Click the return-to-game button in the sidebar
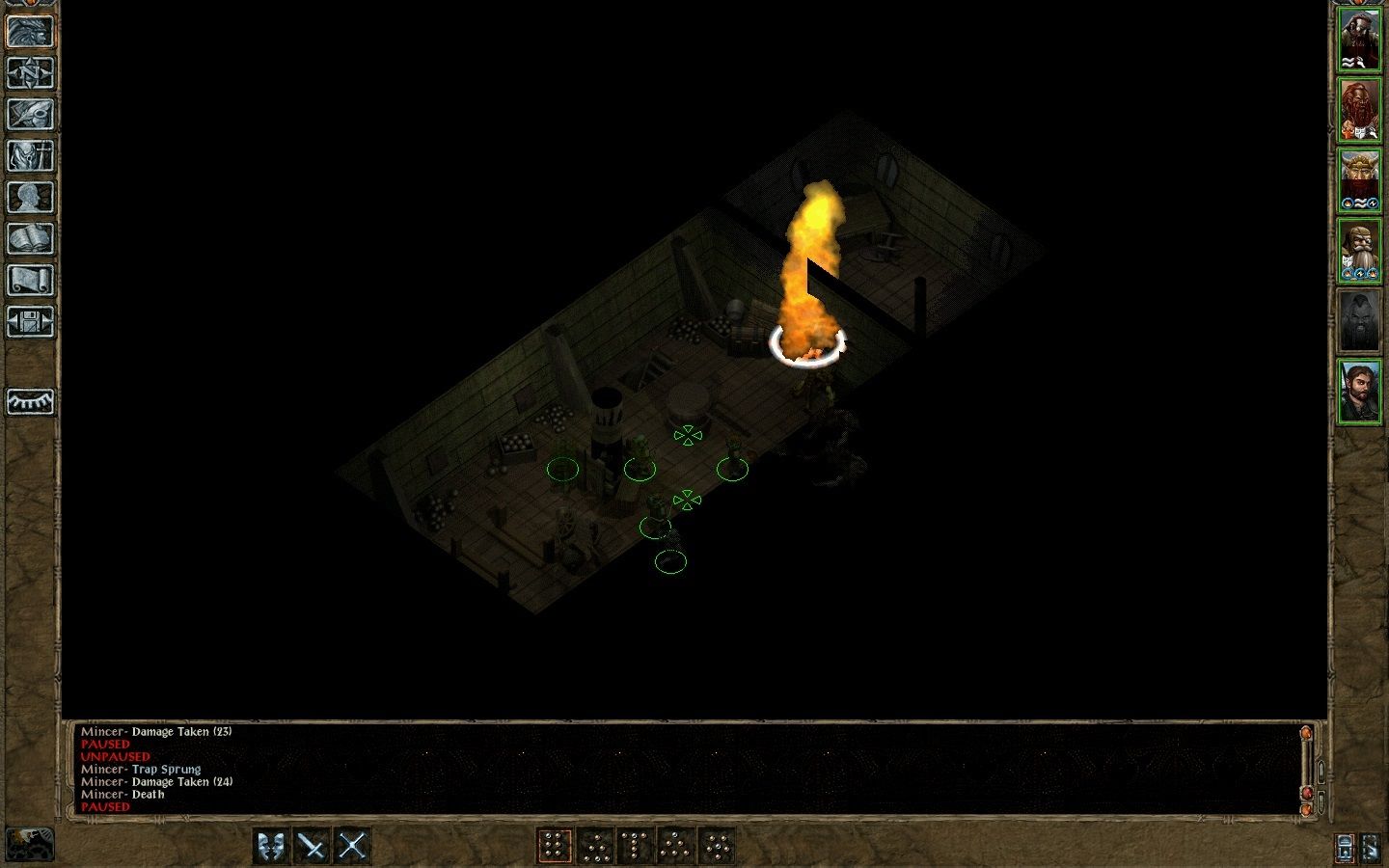This screenshot has height=868, width=1389. click(31, 32)
